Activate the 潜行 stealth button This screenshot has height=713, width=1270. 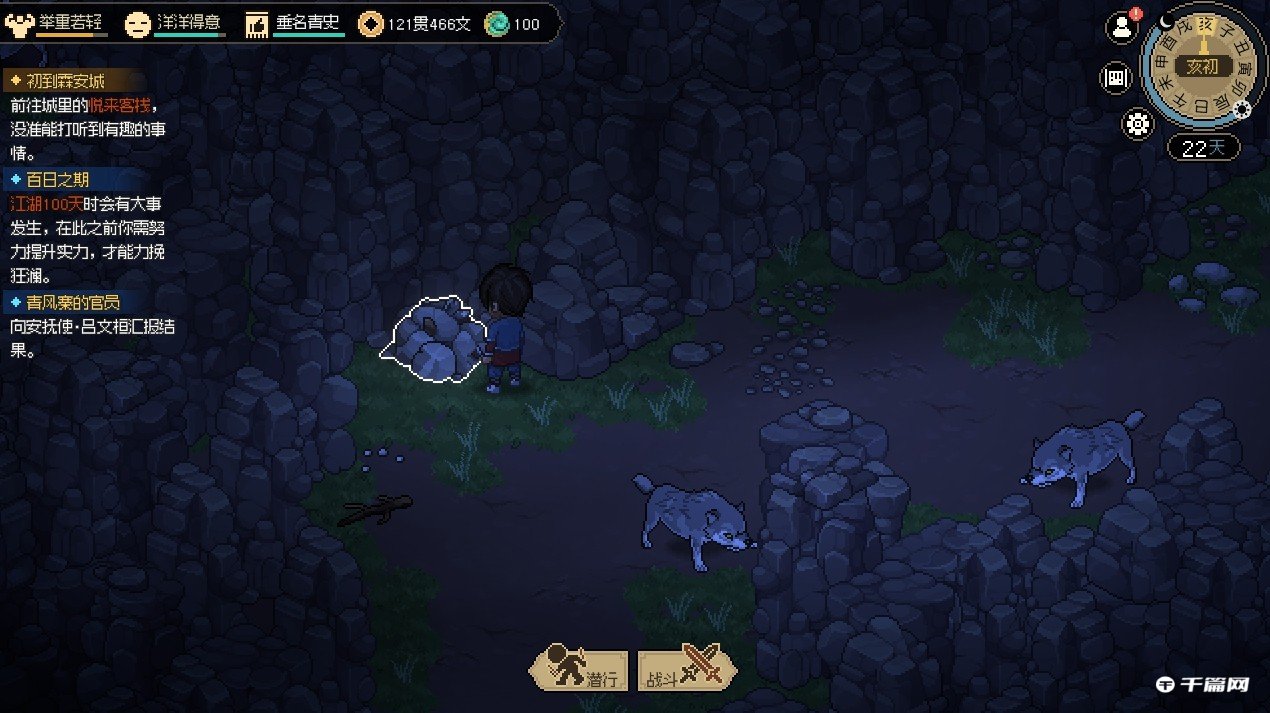click(580, 669)
